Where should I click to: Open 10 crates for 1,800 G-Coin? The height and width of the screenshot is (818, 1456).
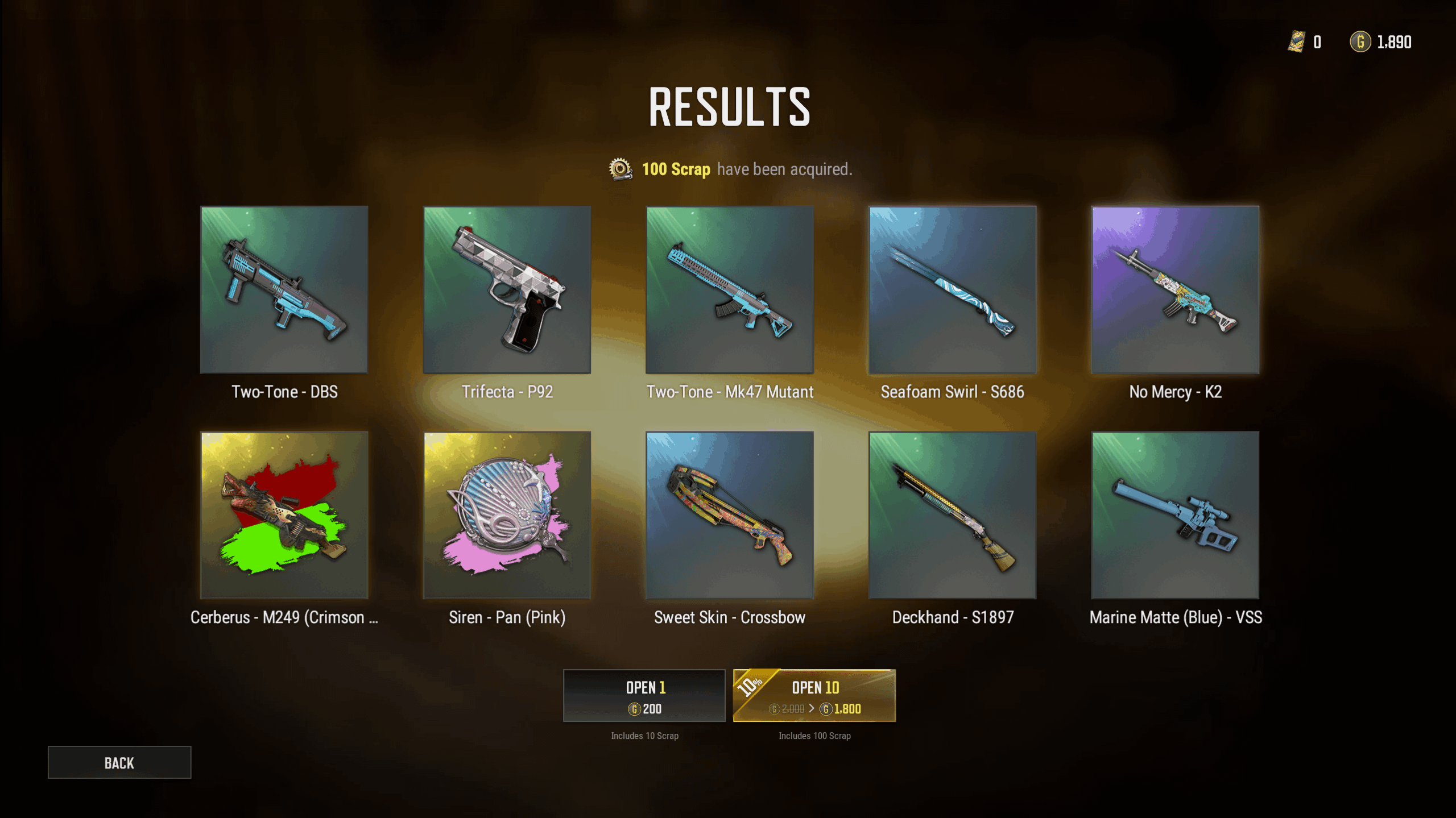tap(814, 696)
